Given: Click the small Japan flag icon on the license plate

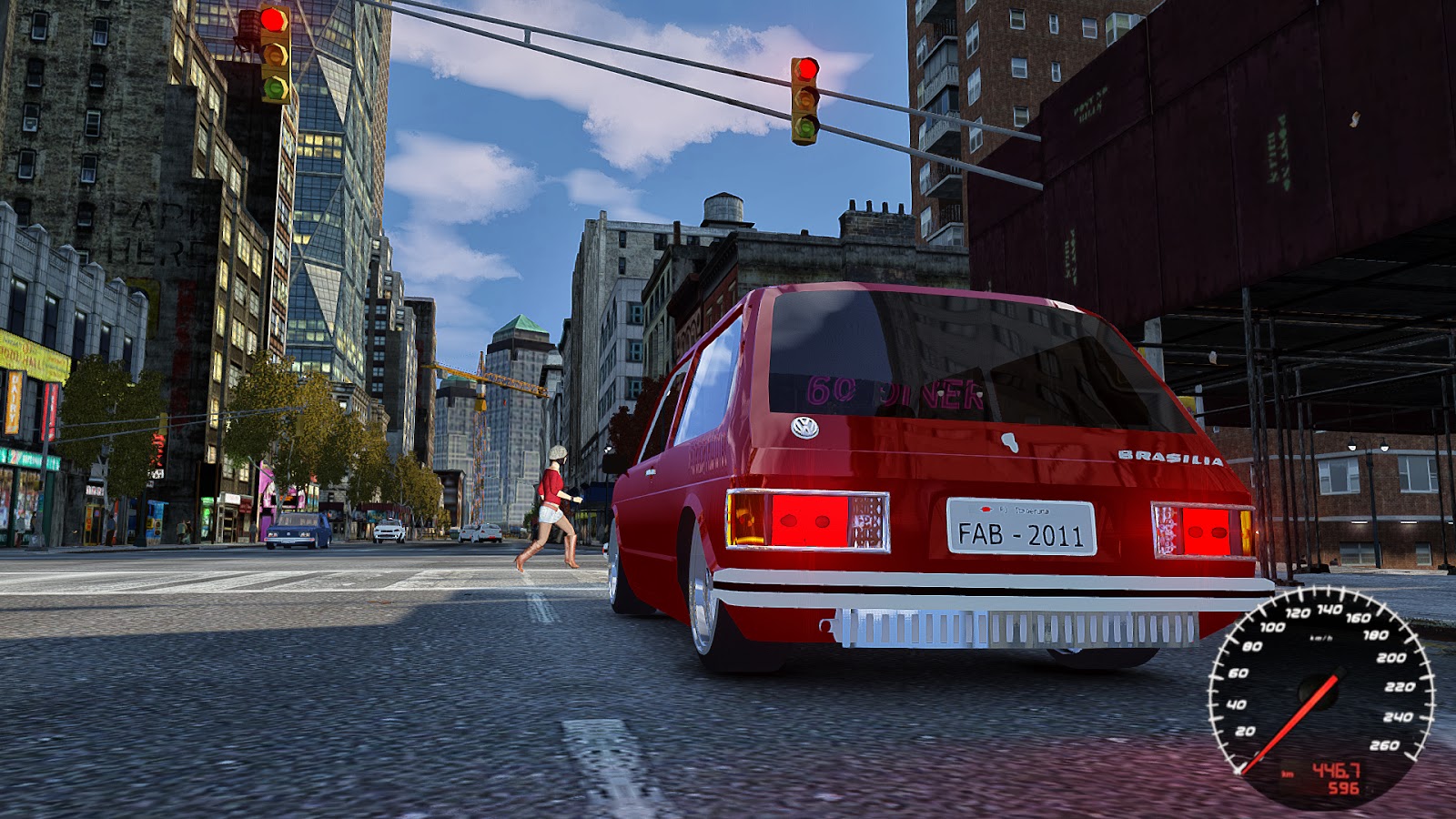Looking at the screenshot, I should point(986,509).
